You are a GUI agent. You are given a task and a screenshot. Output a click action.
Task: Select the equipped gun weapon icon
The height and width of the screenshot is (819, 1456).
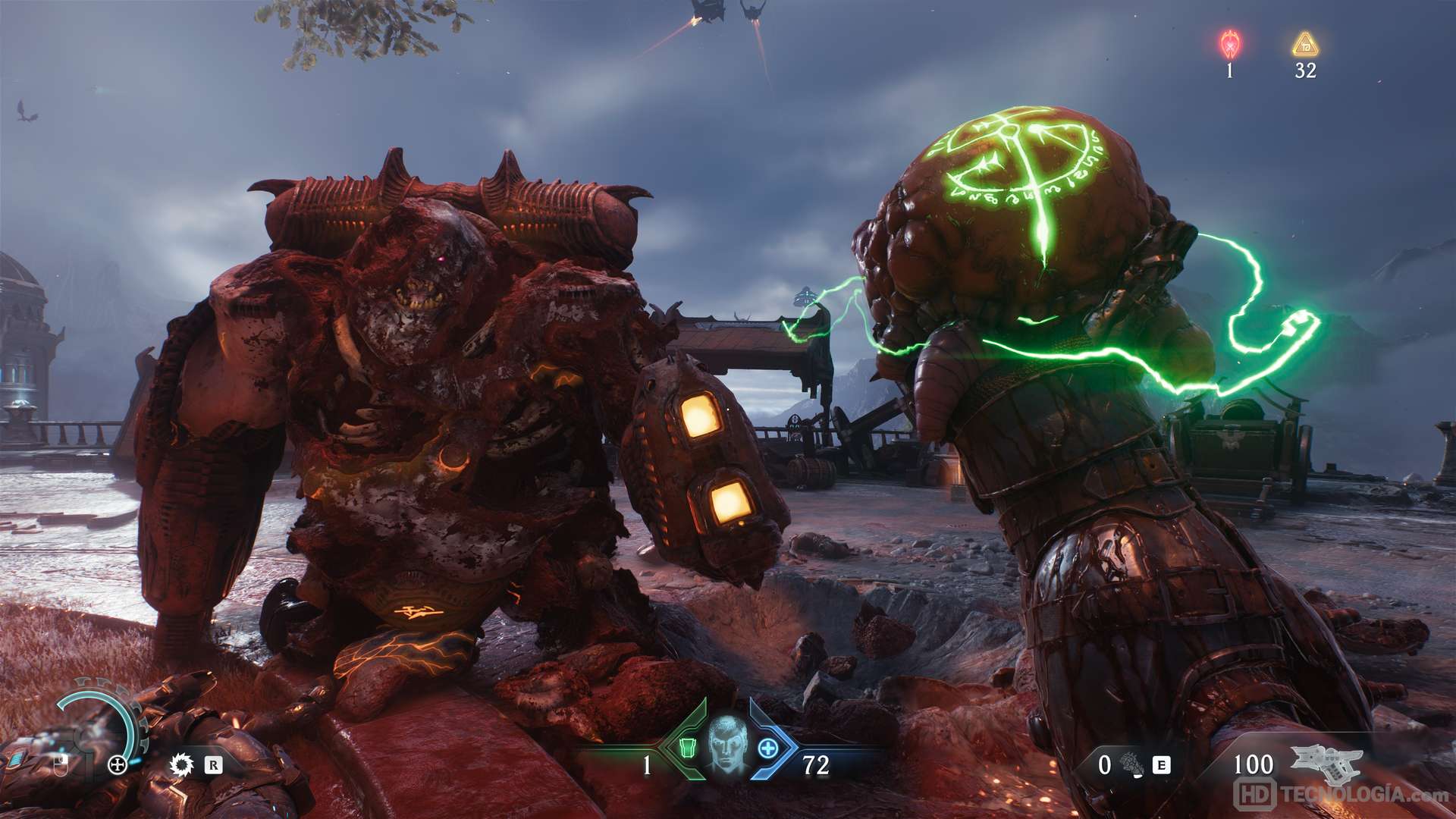[1326, 763]
